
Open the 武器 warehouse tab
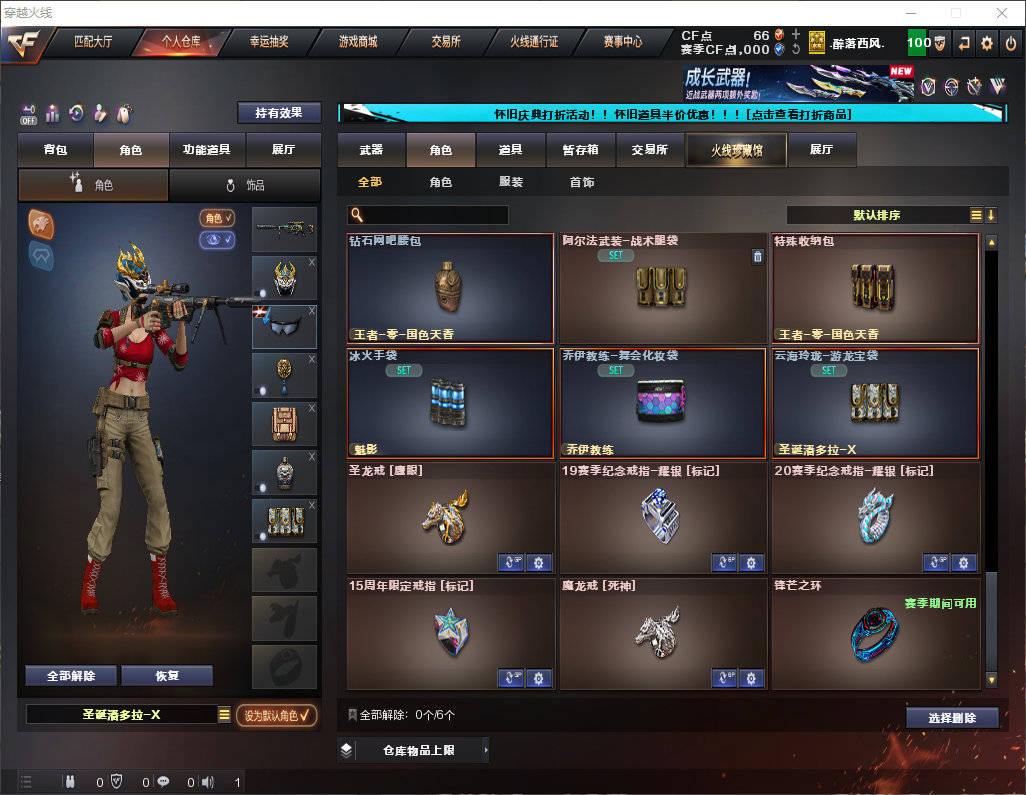[371, 150]
